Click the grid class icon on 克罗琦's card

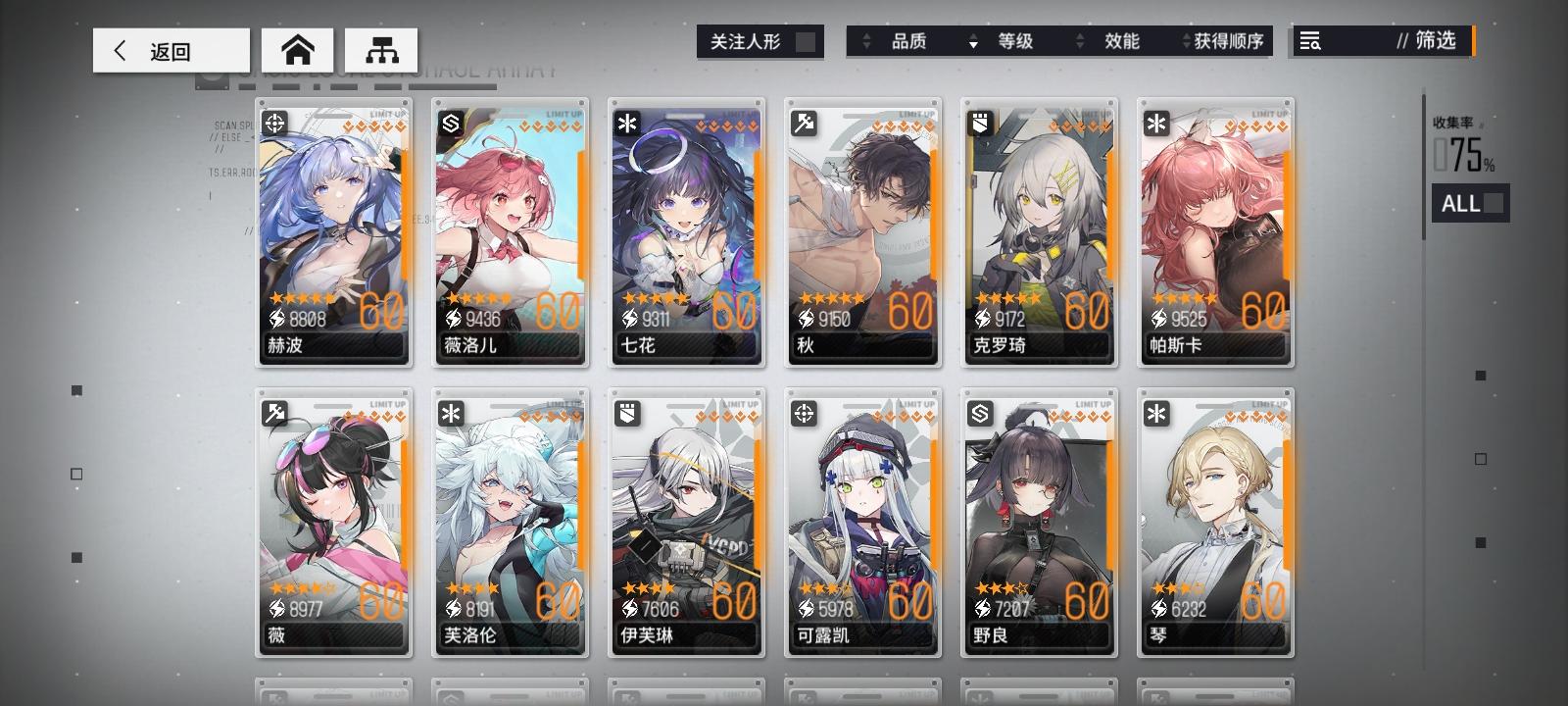pos(980,122)
